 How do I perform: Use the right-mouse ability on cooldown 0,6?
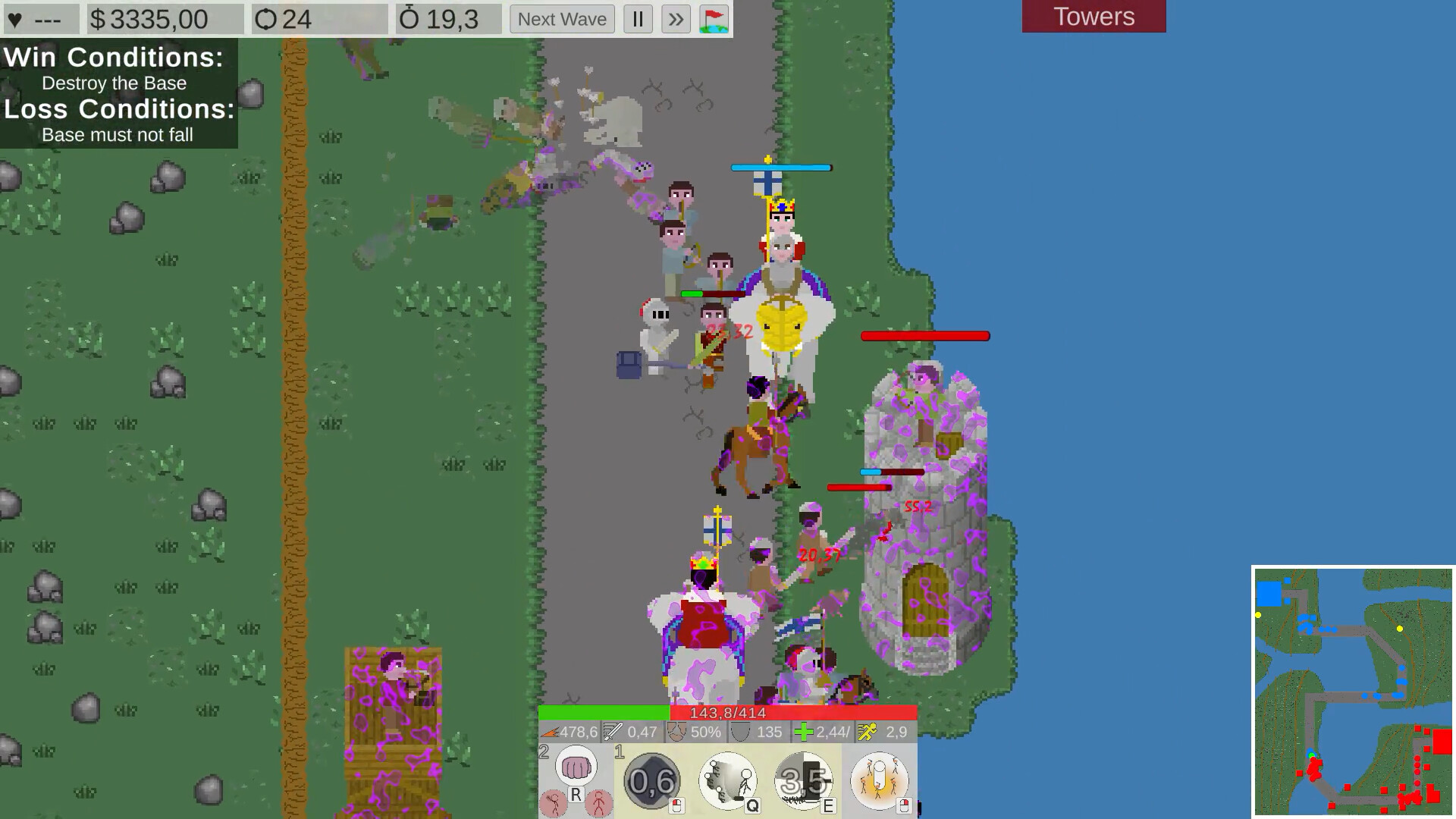[x=651, y=781]
